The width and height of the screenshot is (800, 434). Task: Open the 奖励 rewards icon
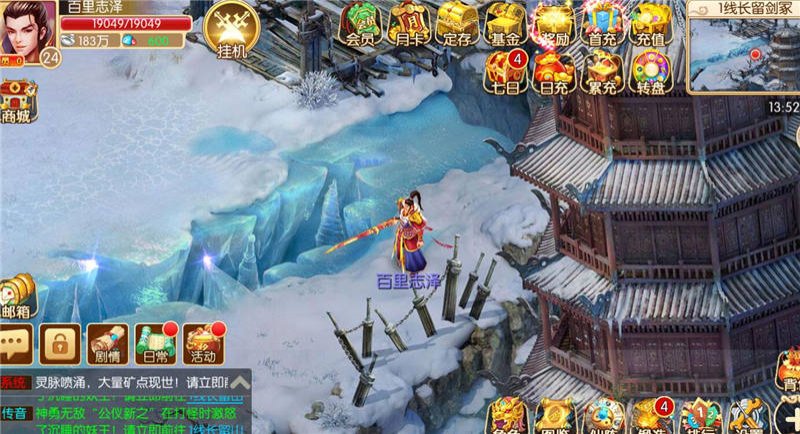pos(554,24)
